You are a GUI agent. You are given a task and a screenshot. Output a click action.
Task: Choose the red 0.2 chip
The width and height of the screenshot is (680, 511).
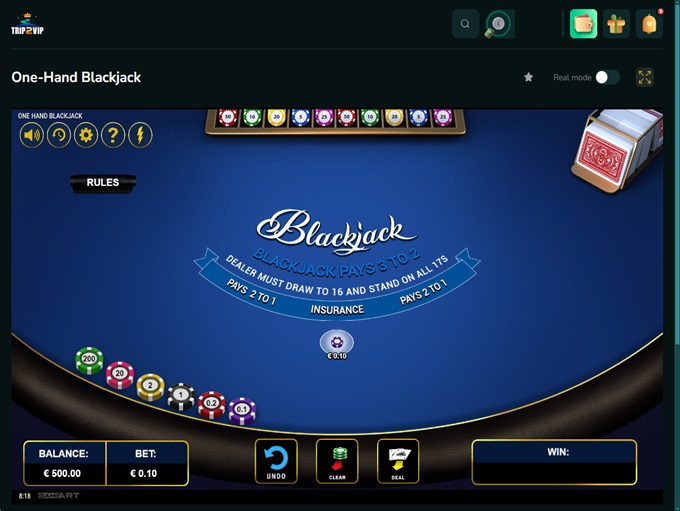click(x=211, y=403)
